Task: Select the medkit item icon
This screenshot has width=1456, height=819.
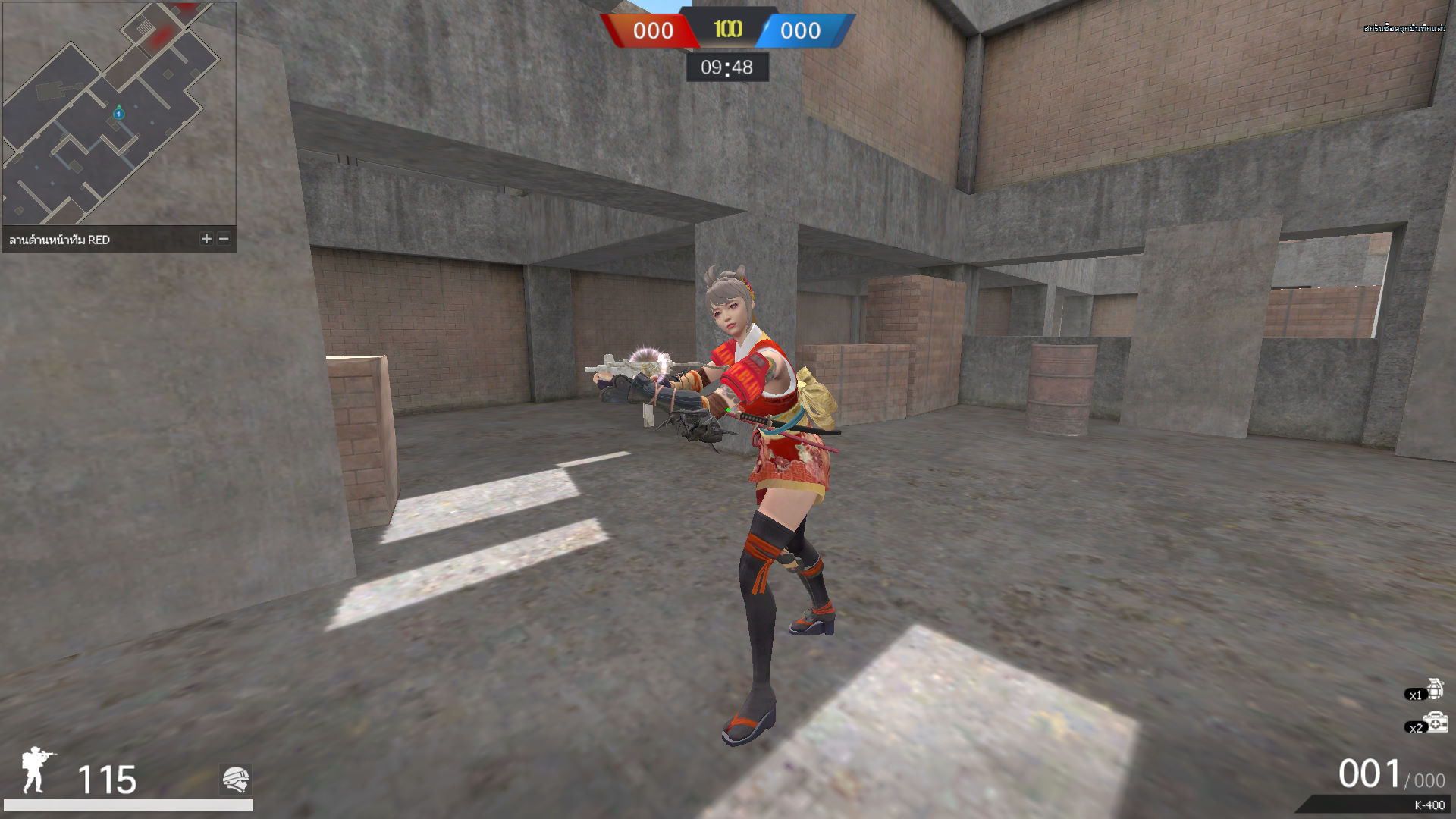Action: (x=1436, y=723)
